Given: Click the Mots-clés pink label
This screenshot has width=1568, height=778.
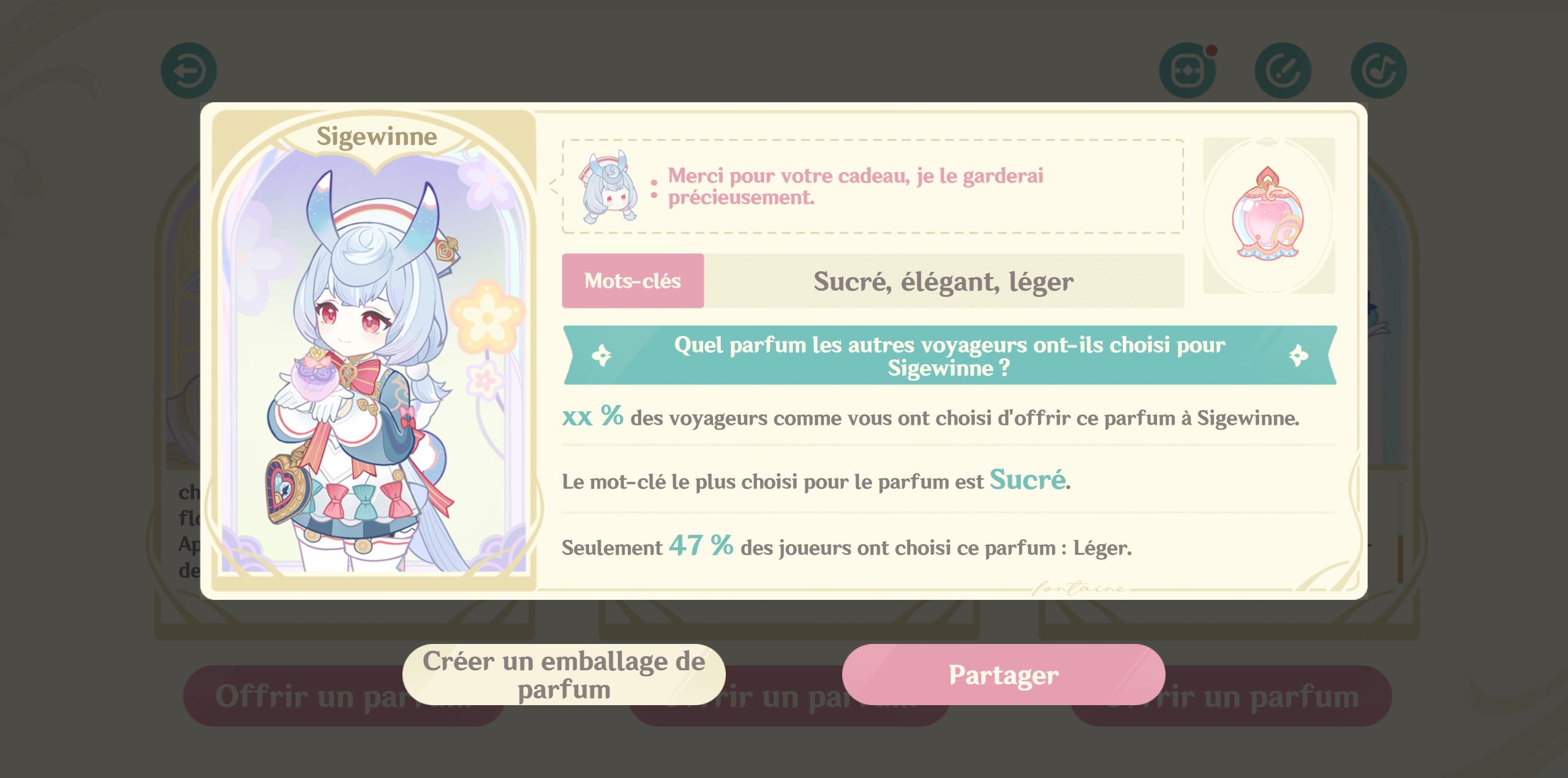Looking at the screenshot, I should (x=633, y=281).
